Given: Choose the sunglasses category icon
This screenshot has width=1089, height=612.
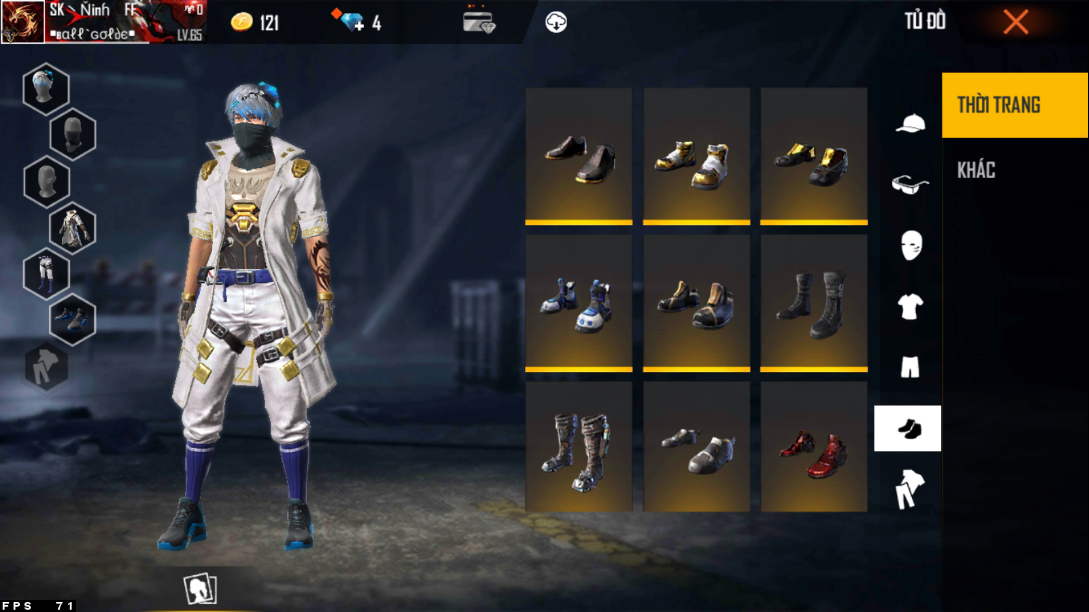Looking at the screenshot, I should pyautogui.click(x=909, y=184).
